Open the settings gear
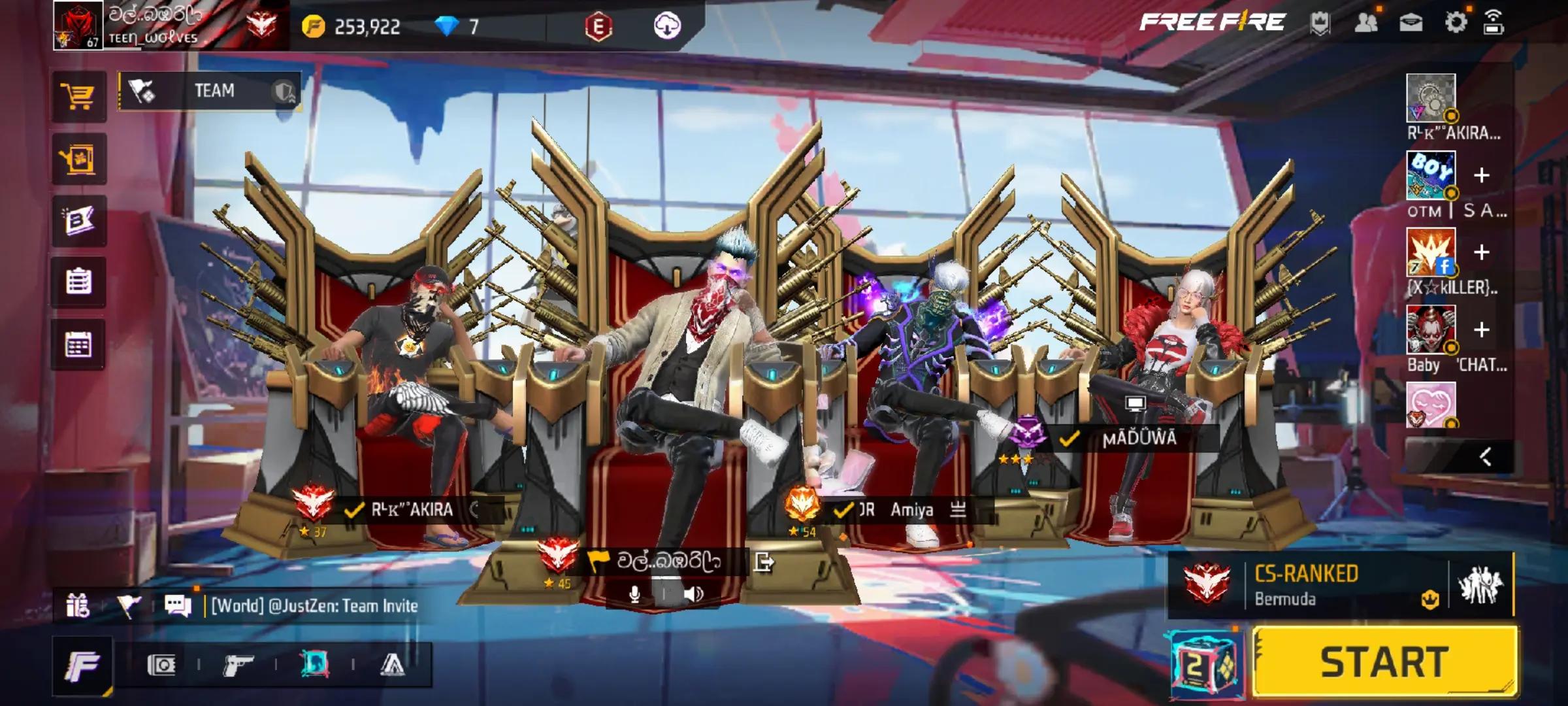This screenshot has height=706, width=1568. tap(1456, 24)
